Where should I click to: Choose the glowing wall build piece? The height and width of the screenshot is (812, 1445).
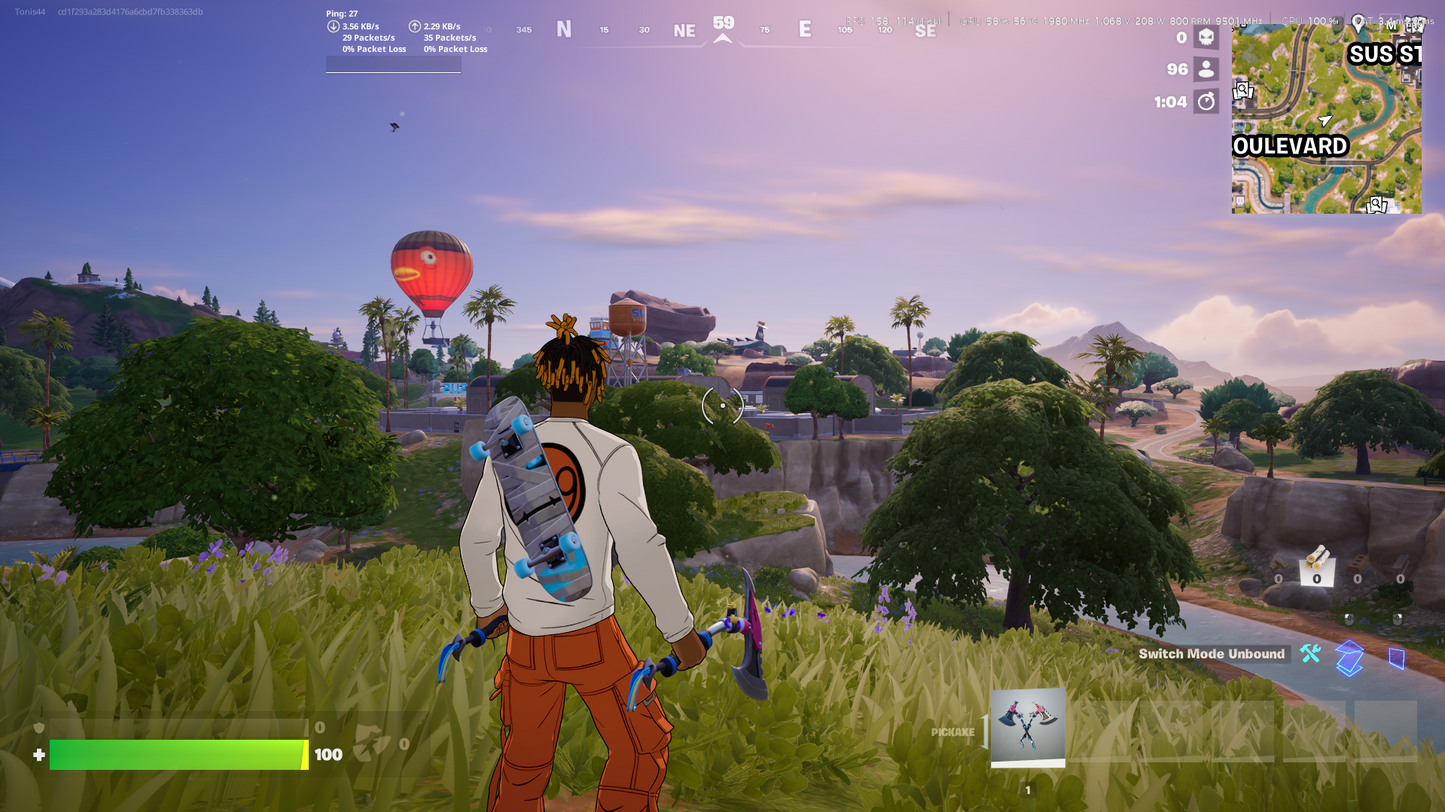pyautogui.click(x=1397, y=657)
